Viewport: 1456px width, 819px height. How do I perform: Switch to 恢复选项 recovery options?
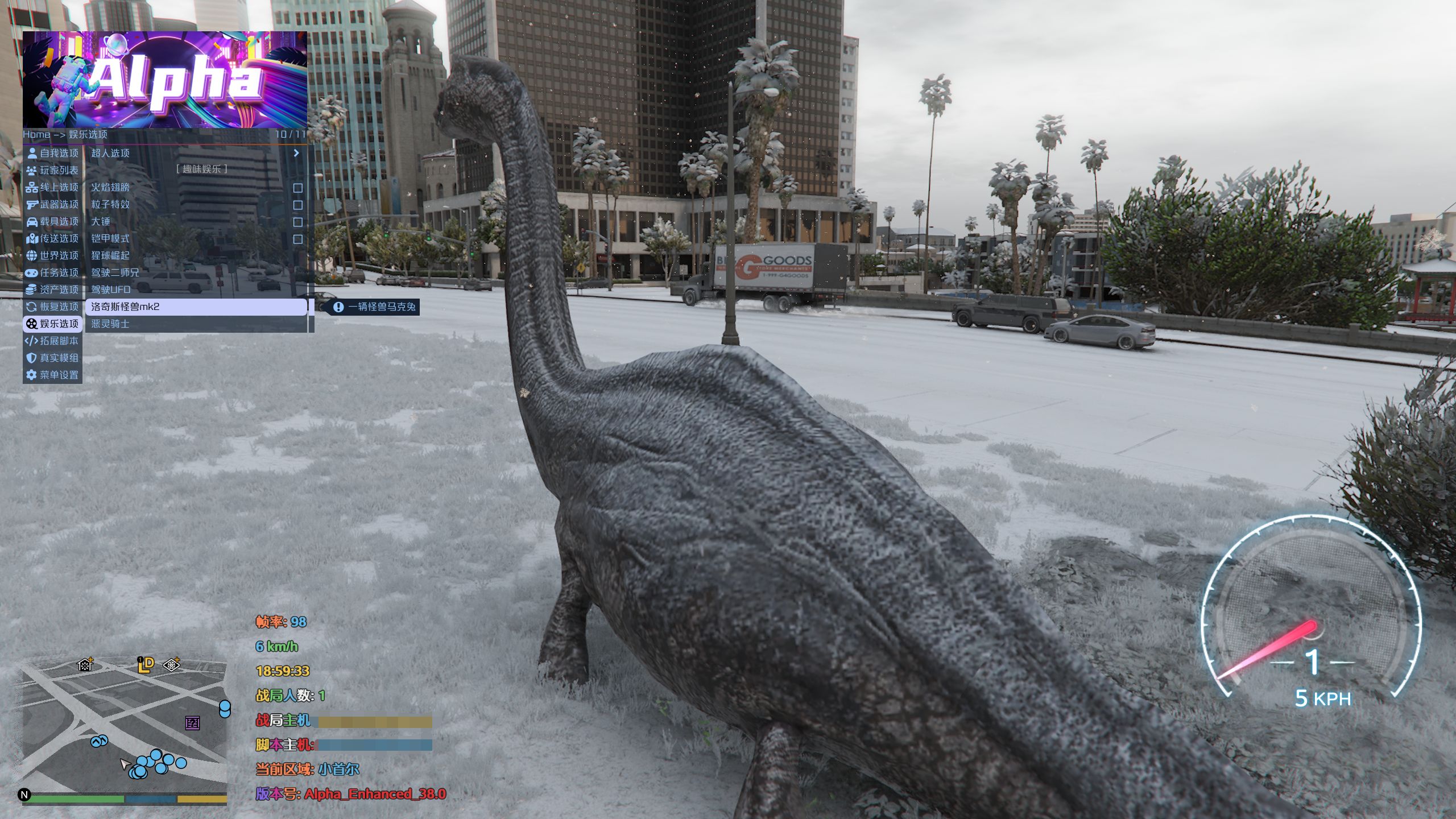[52, 307]
